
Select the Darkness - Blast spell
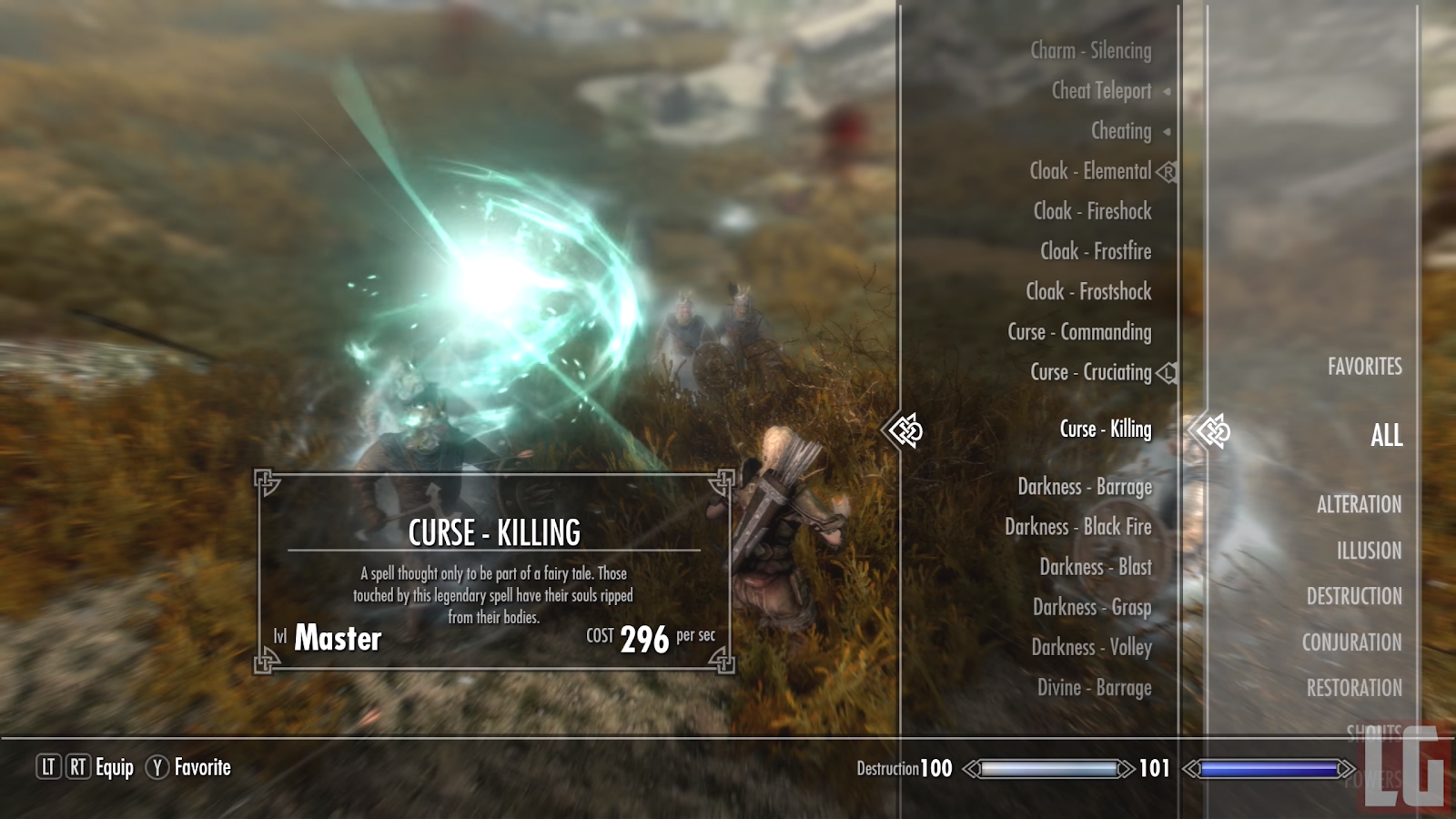1096,567
